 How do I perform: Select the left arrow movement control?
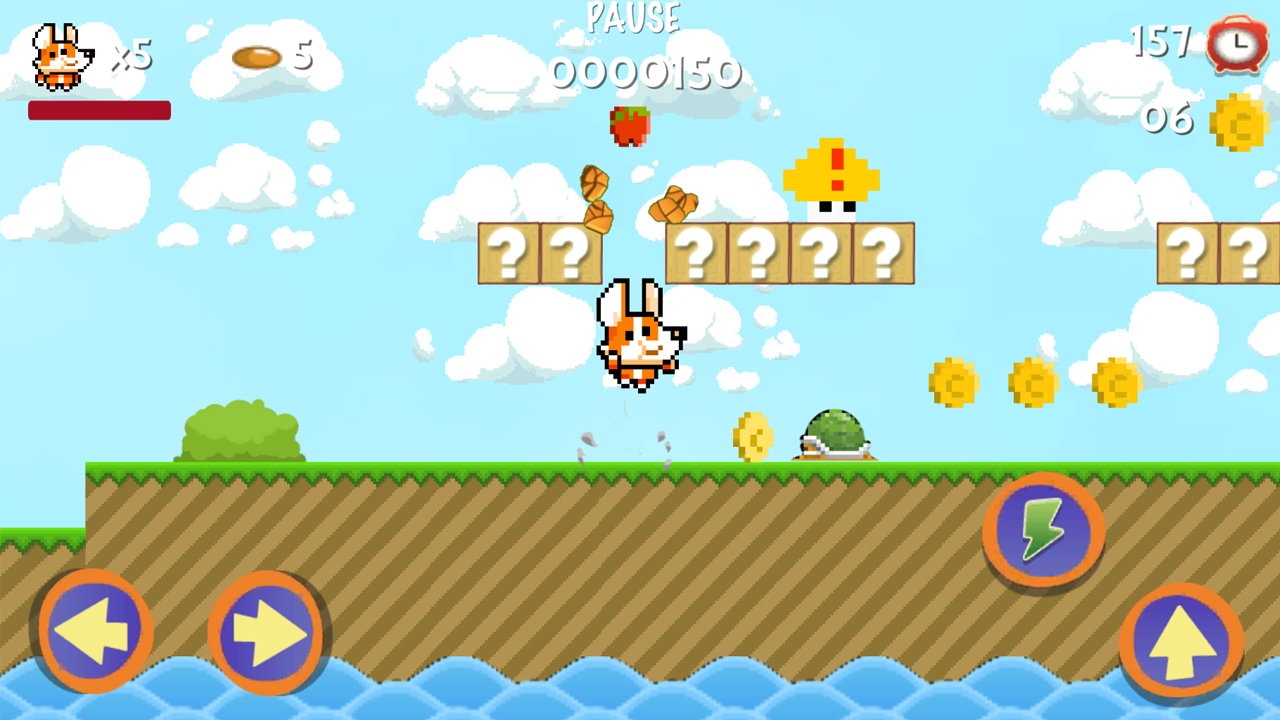[93, 628]
